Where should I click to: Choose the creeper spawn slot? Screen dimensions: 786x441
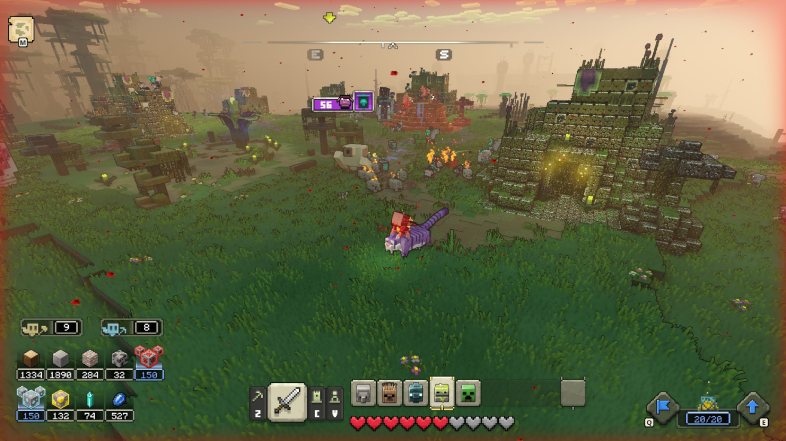[x=468, y=392]
